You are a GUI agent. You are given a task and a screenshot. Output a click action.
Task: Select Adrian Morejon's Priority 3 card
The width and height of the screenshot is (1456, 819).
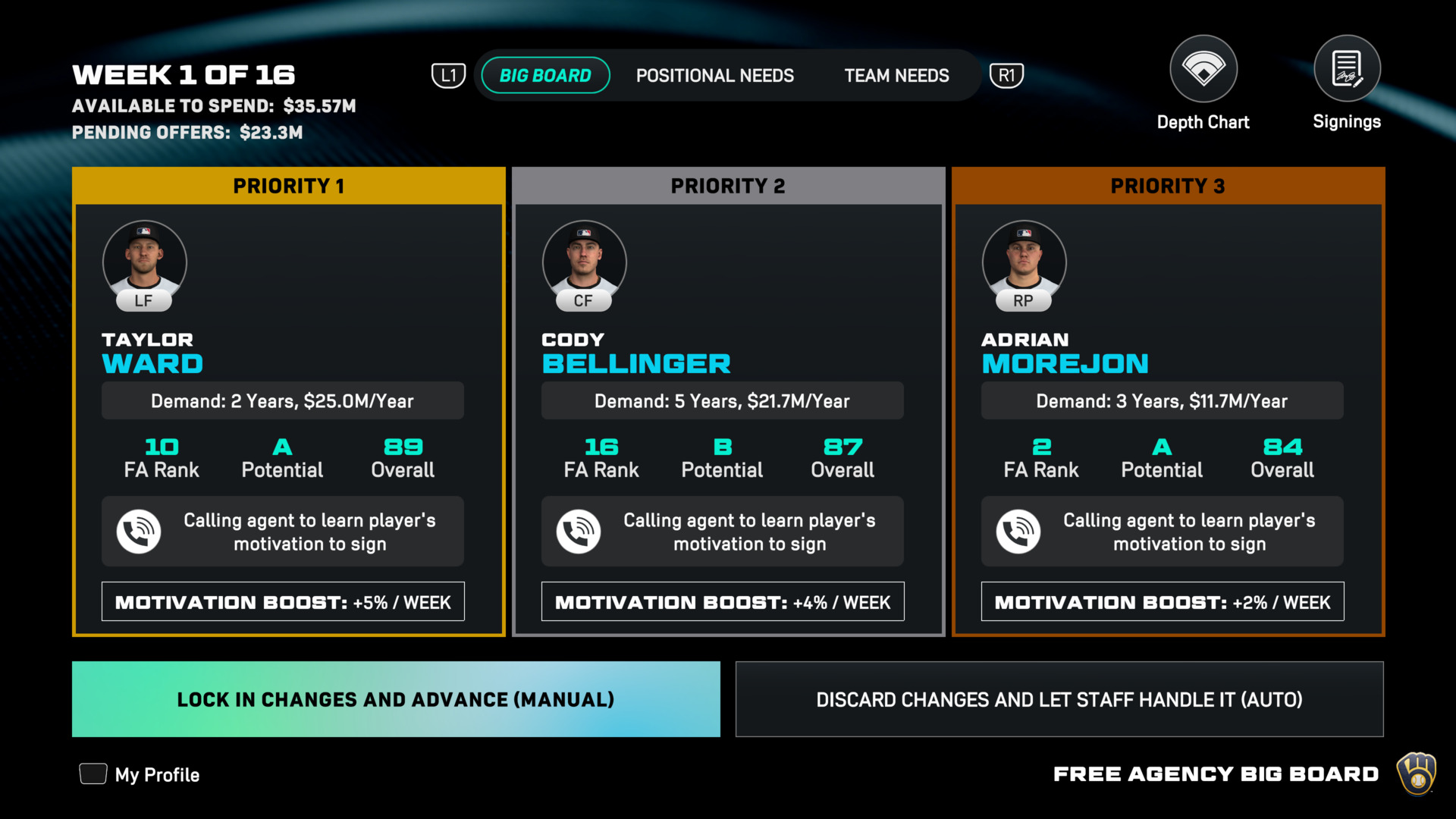[x=1168, y=402]
